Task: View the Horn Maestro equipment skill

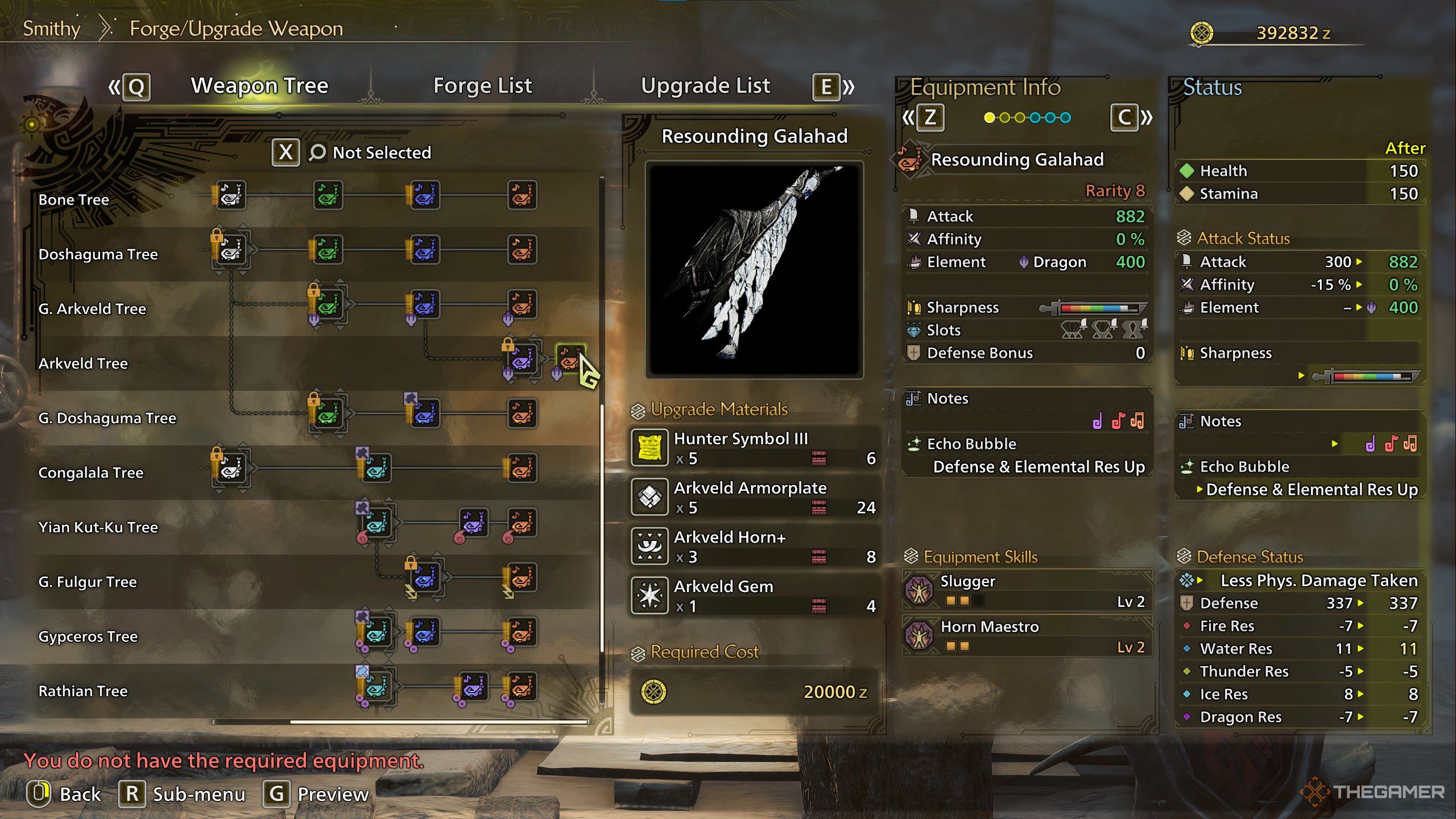Action: click(1027, 636)
